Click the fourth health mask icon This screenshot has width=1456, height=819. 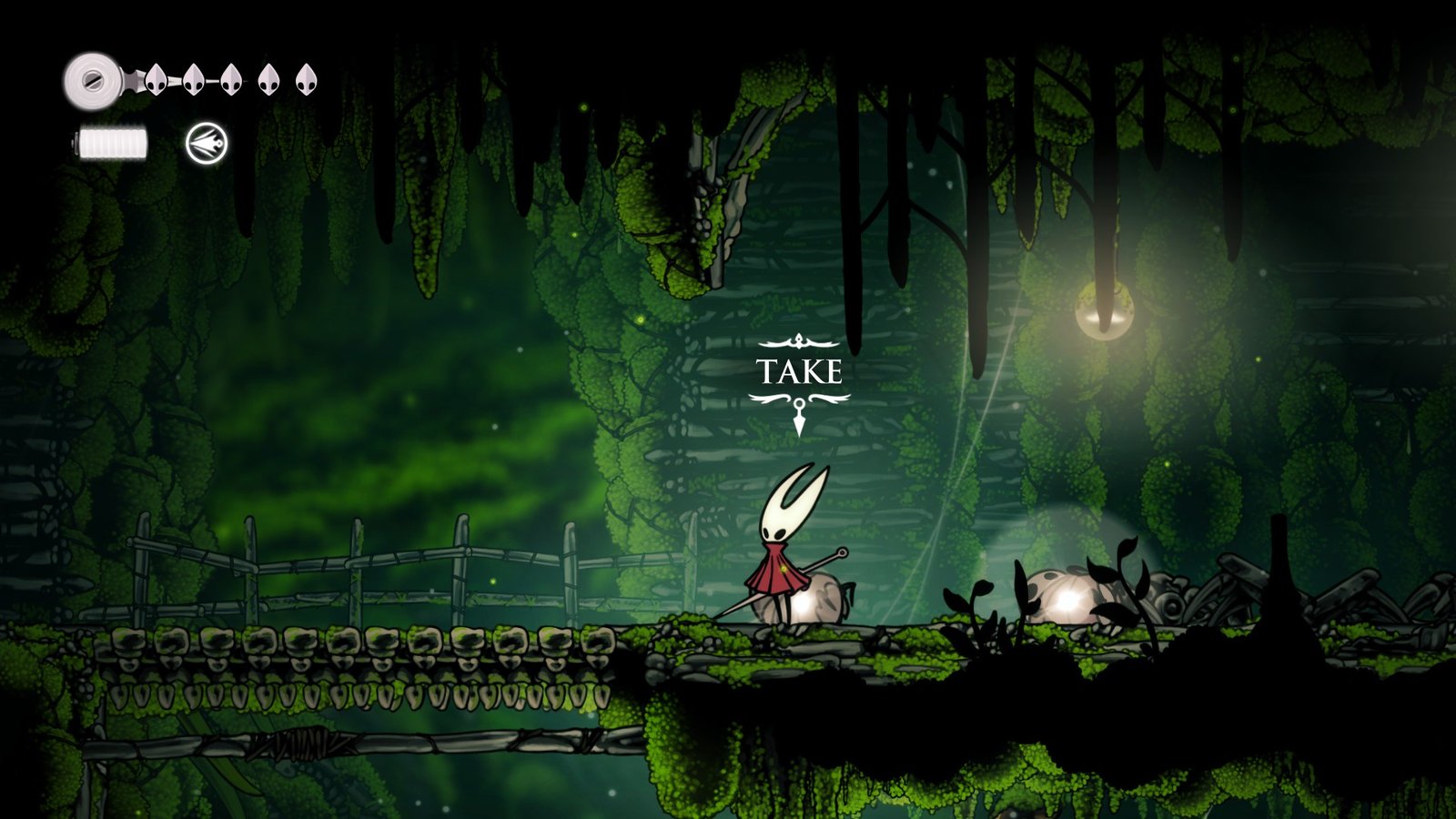point(269,82)
